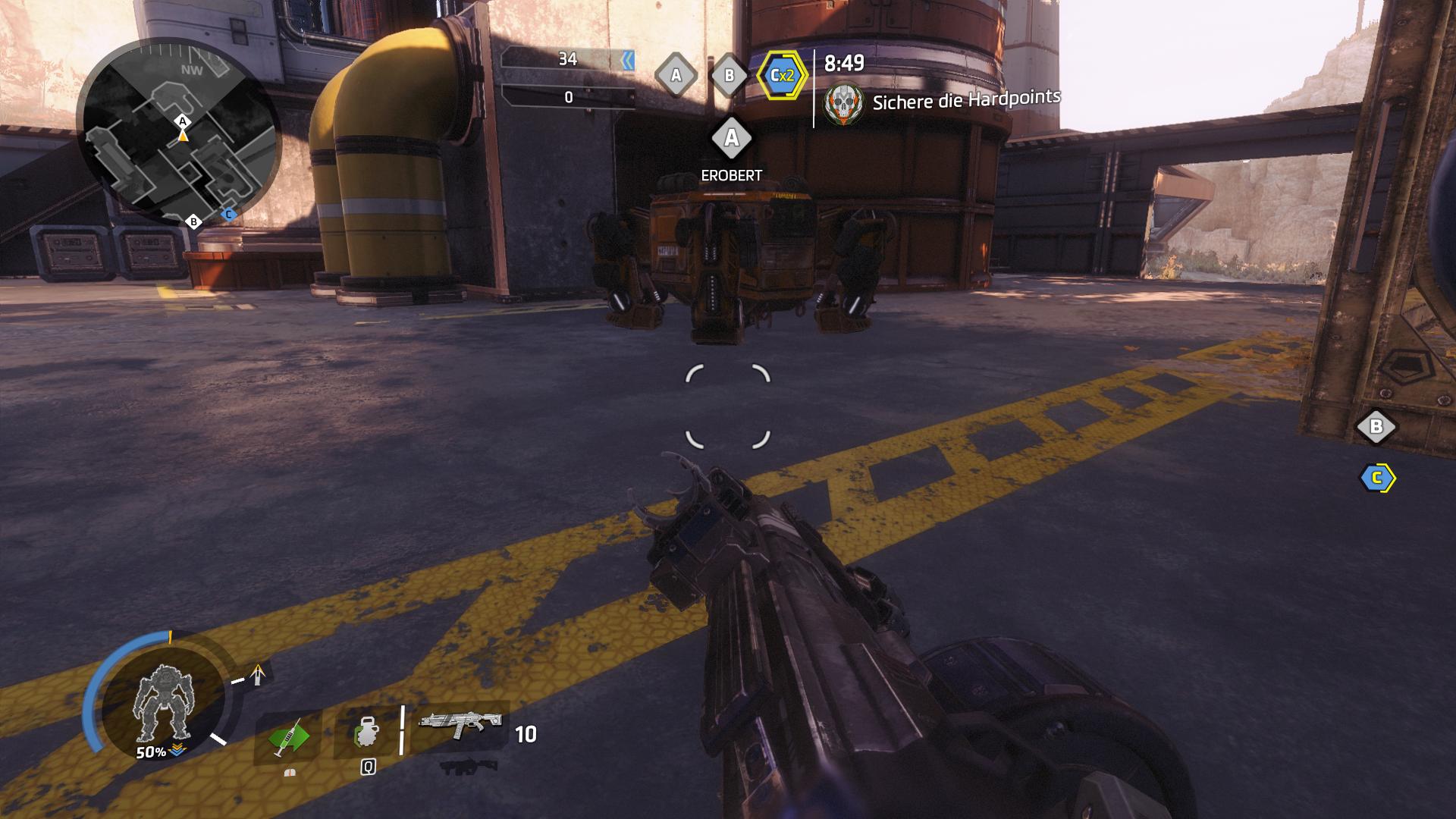The image size is (1456, 819).
Task: Click the Hardpoint B waypoint at the screen edge
Action: point(1376,427)
